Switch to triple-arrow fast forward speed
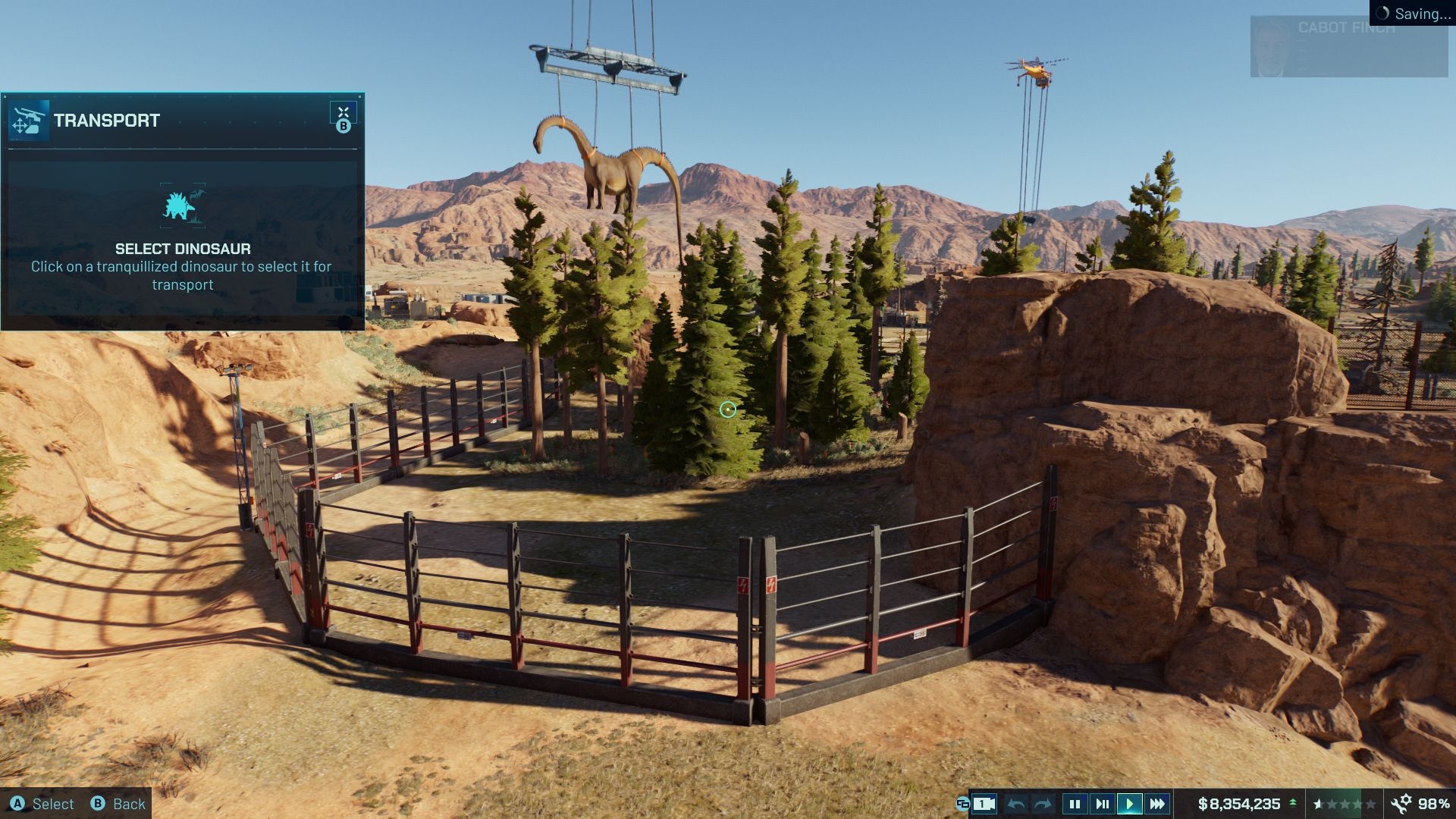The height and width of the screenshot is (819, 1456). tap(1157, 804)
